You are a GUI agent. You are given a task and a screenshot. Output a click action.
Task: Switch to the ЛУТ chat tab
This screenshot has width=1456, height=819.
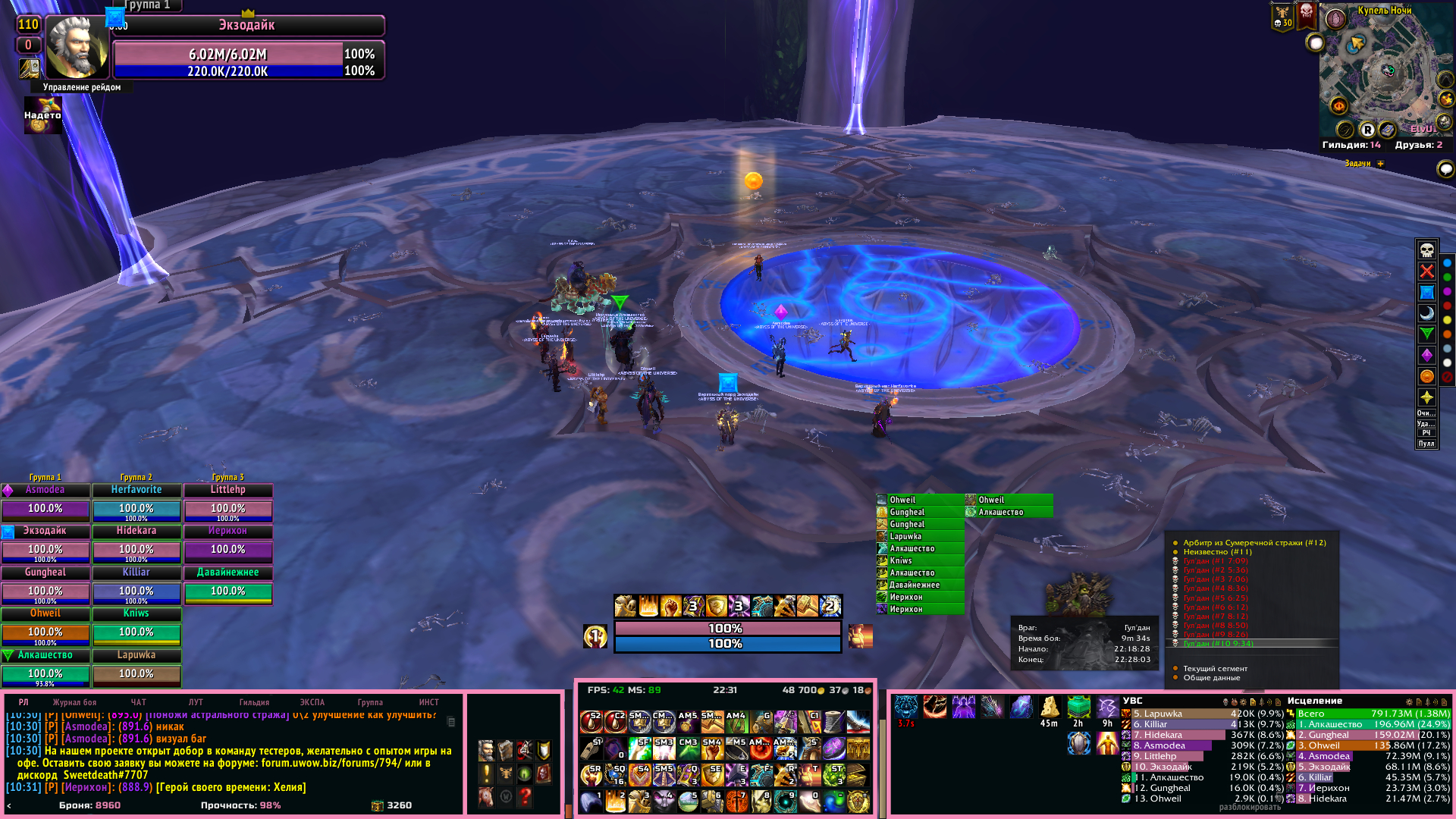(196, 702)
